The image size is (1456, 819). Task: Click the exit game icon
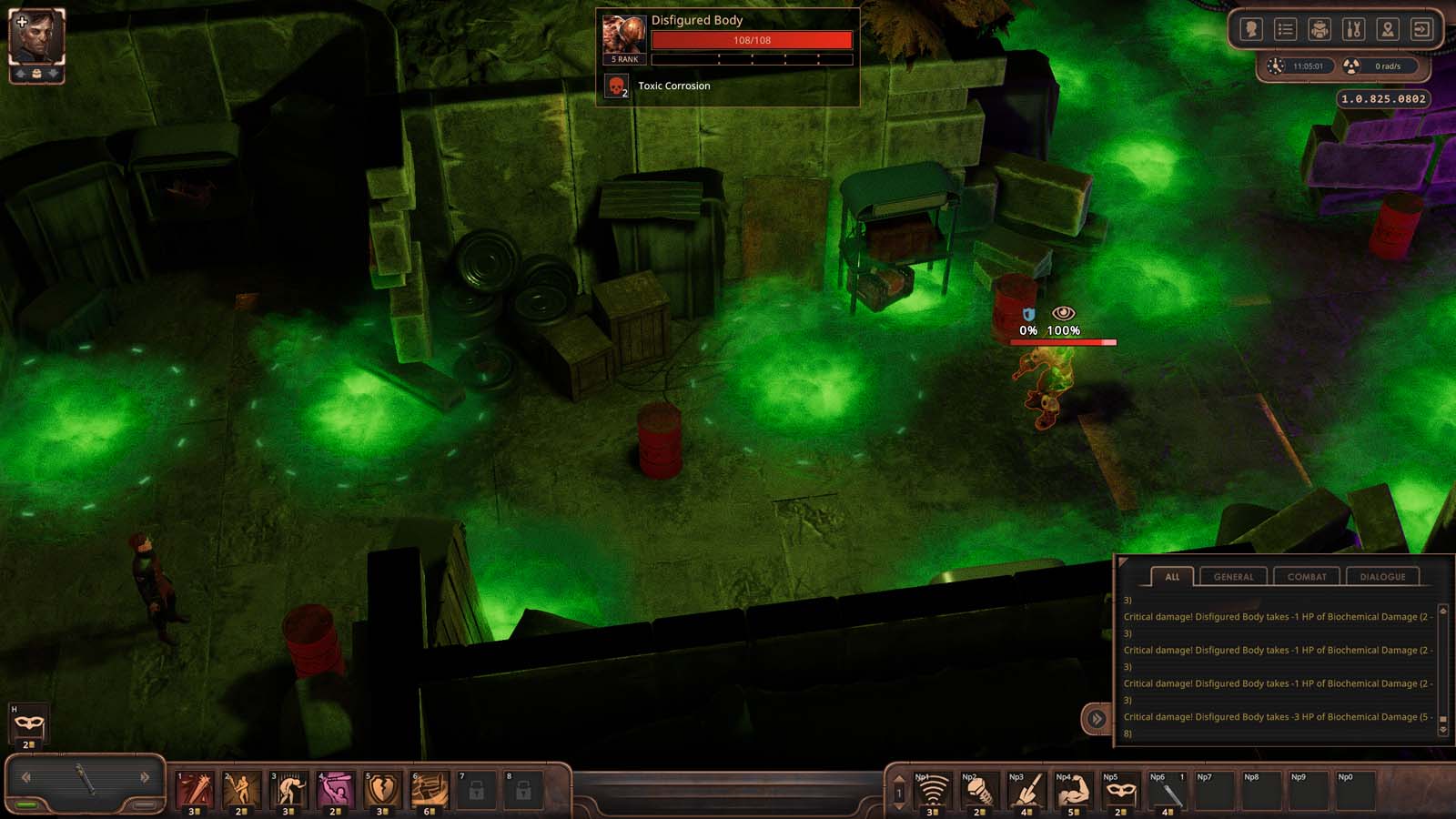pos(1419,29)
